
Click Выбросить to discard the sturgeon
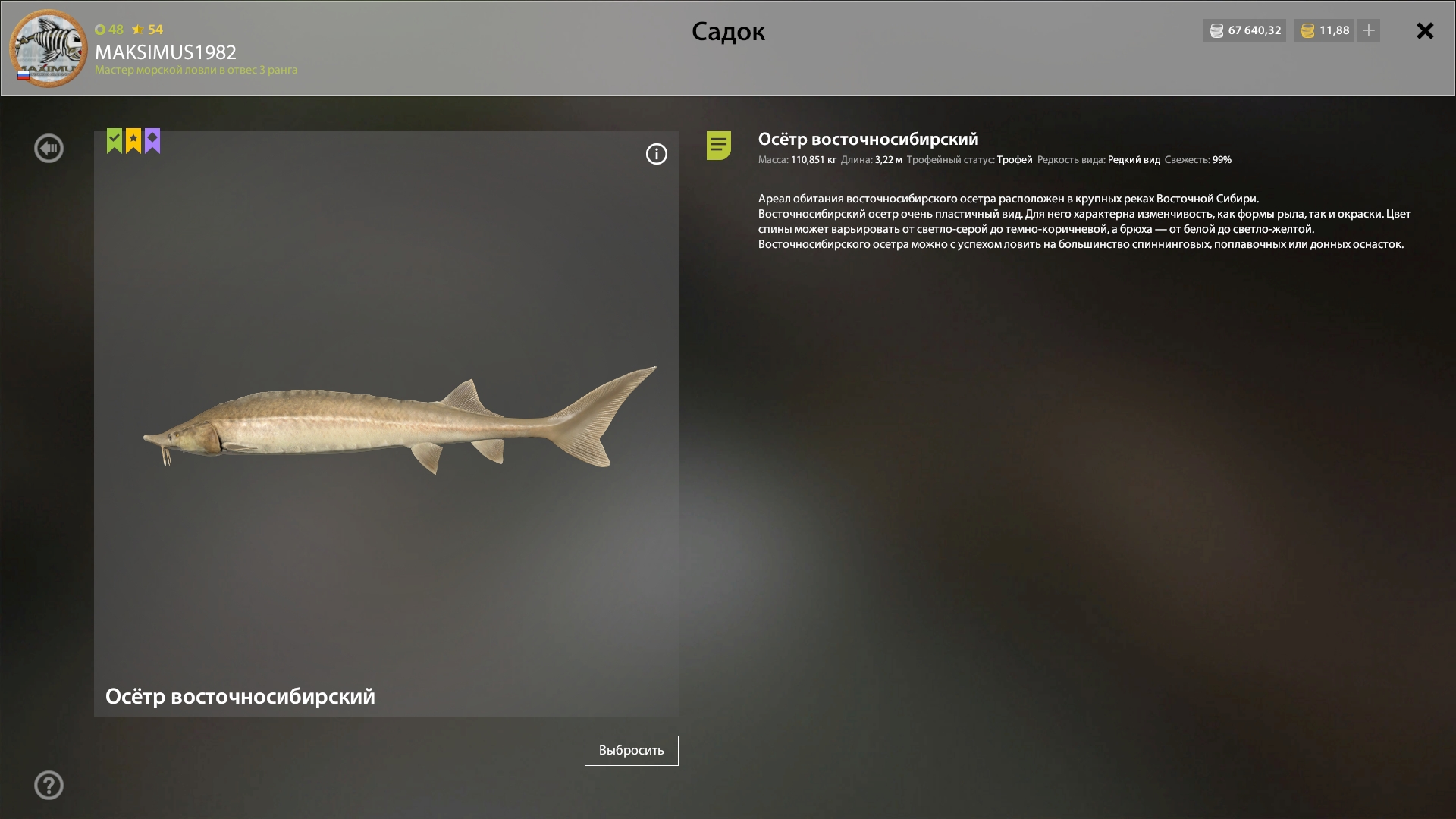(631, 750)
